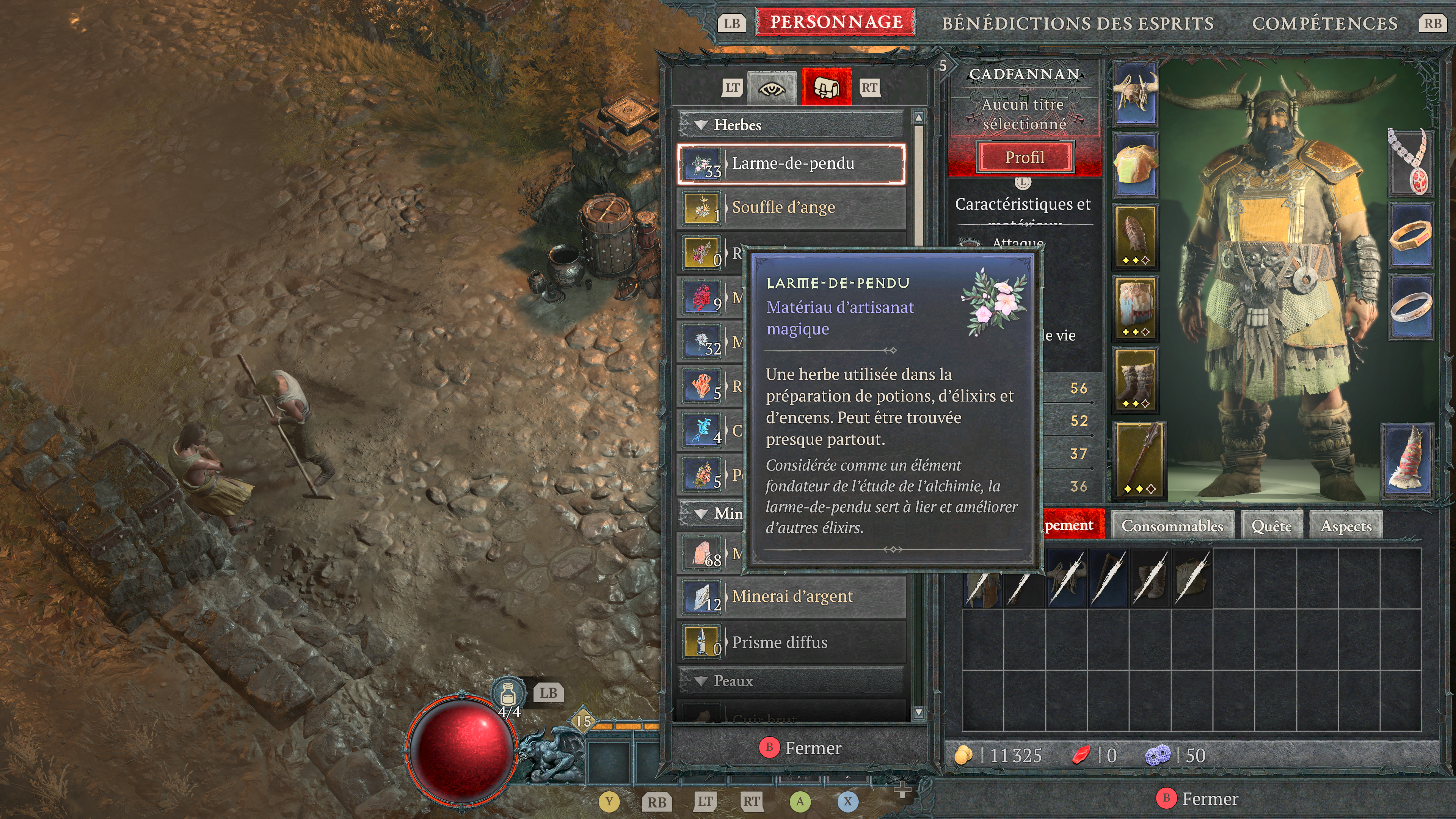Viewport: 1456px width, 819px height.
Task: Open the Bénédictions des Esprits tab
Action: click(x=1077, y=24)
